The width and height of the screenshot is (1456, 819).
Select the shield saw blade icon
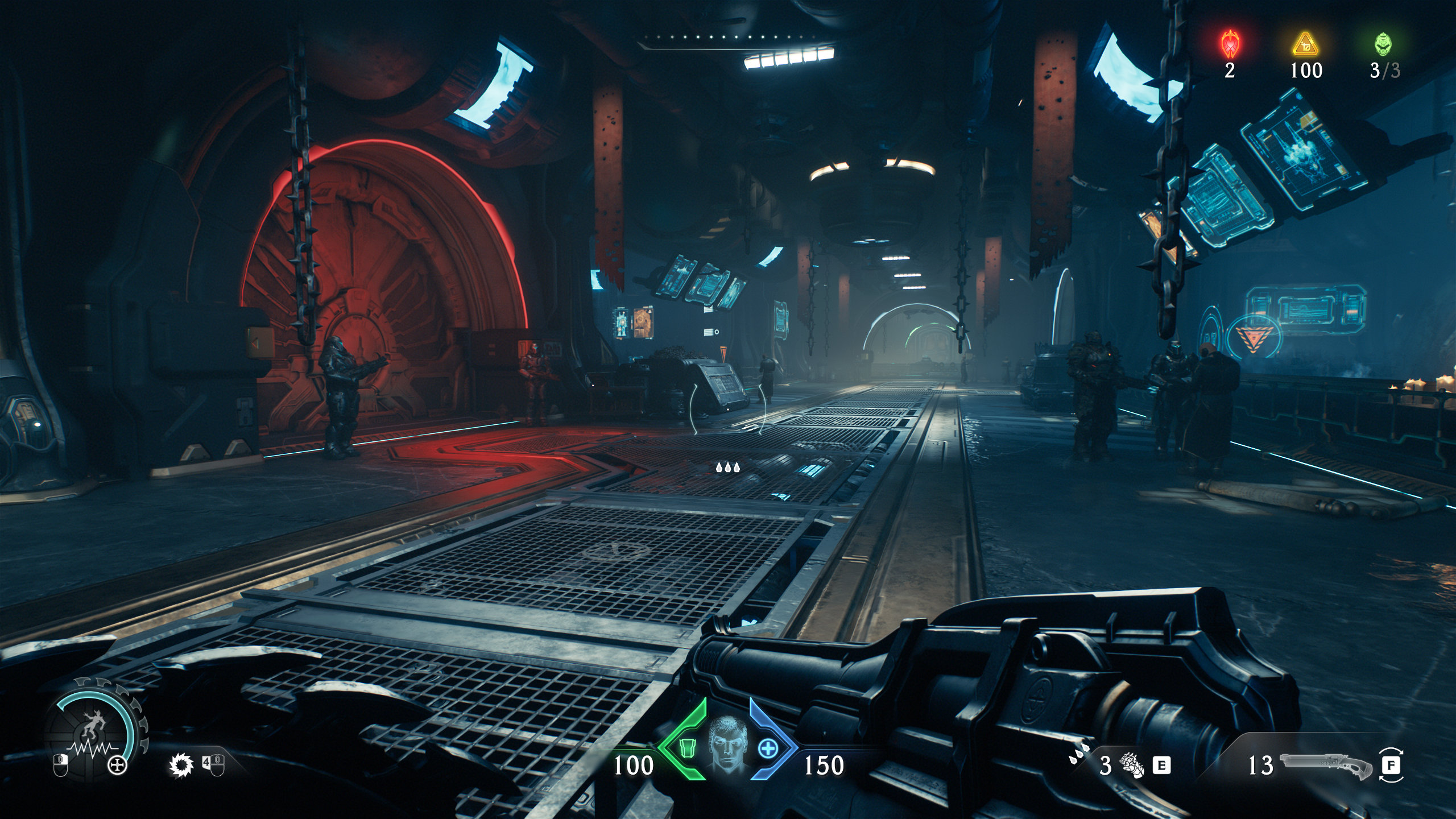tap(181, 766)
